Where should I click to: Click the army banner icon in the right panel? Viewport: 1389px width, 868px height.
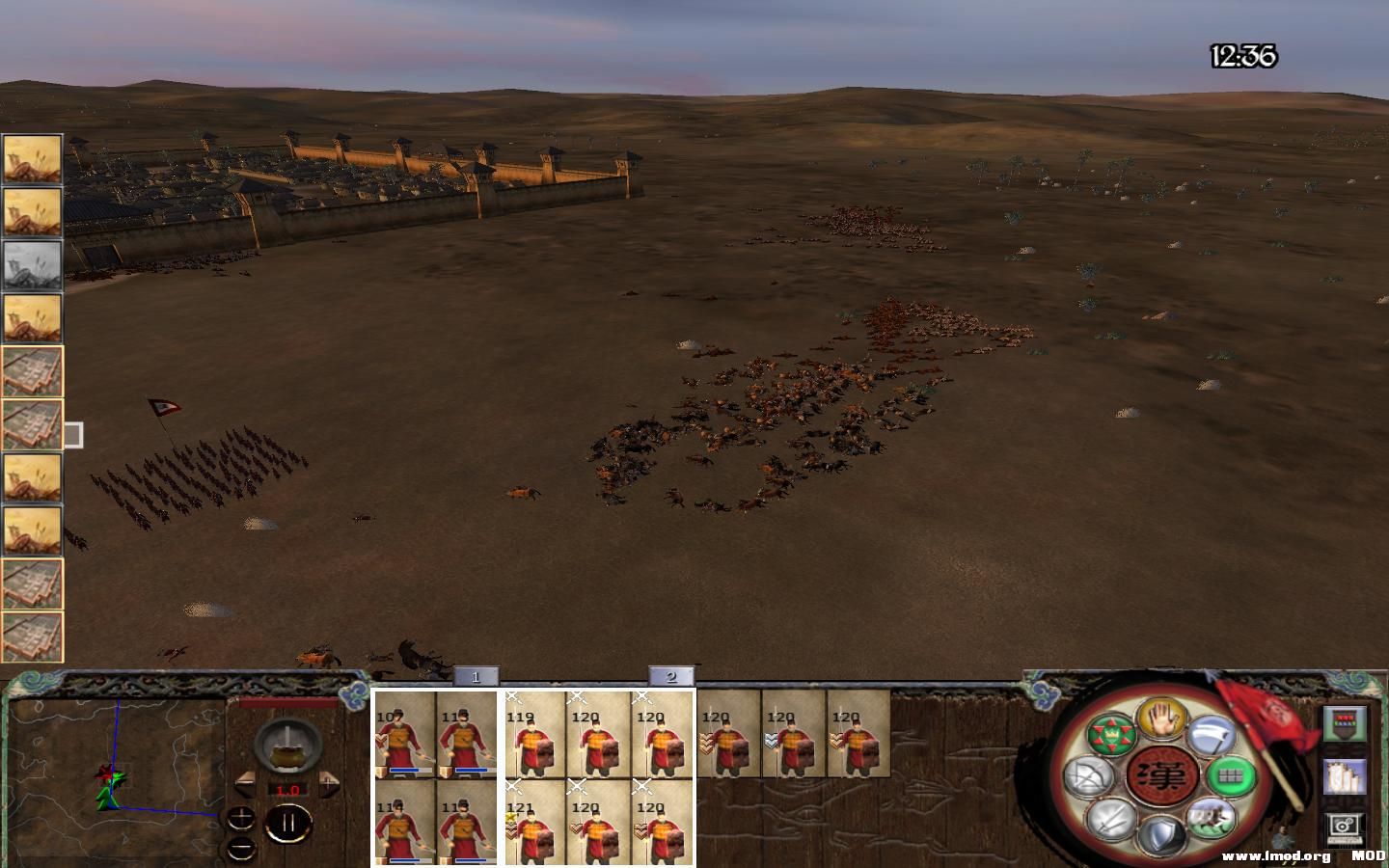click(x=1343, y=723)
